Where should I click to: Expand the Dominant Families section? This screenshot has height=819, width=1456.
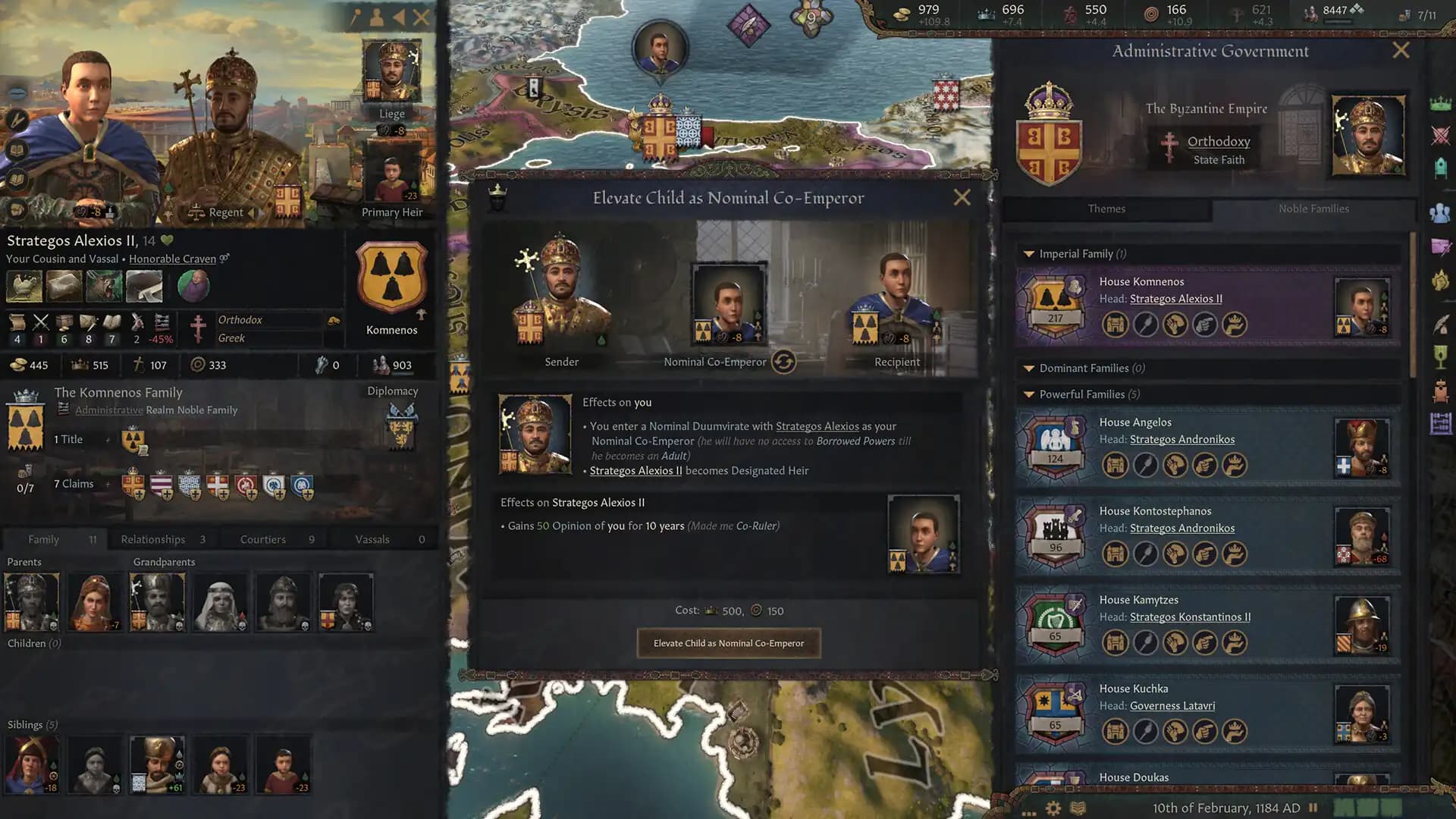1029,368
